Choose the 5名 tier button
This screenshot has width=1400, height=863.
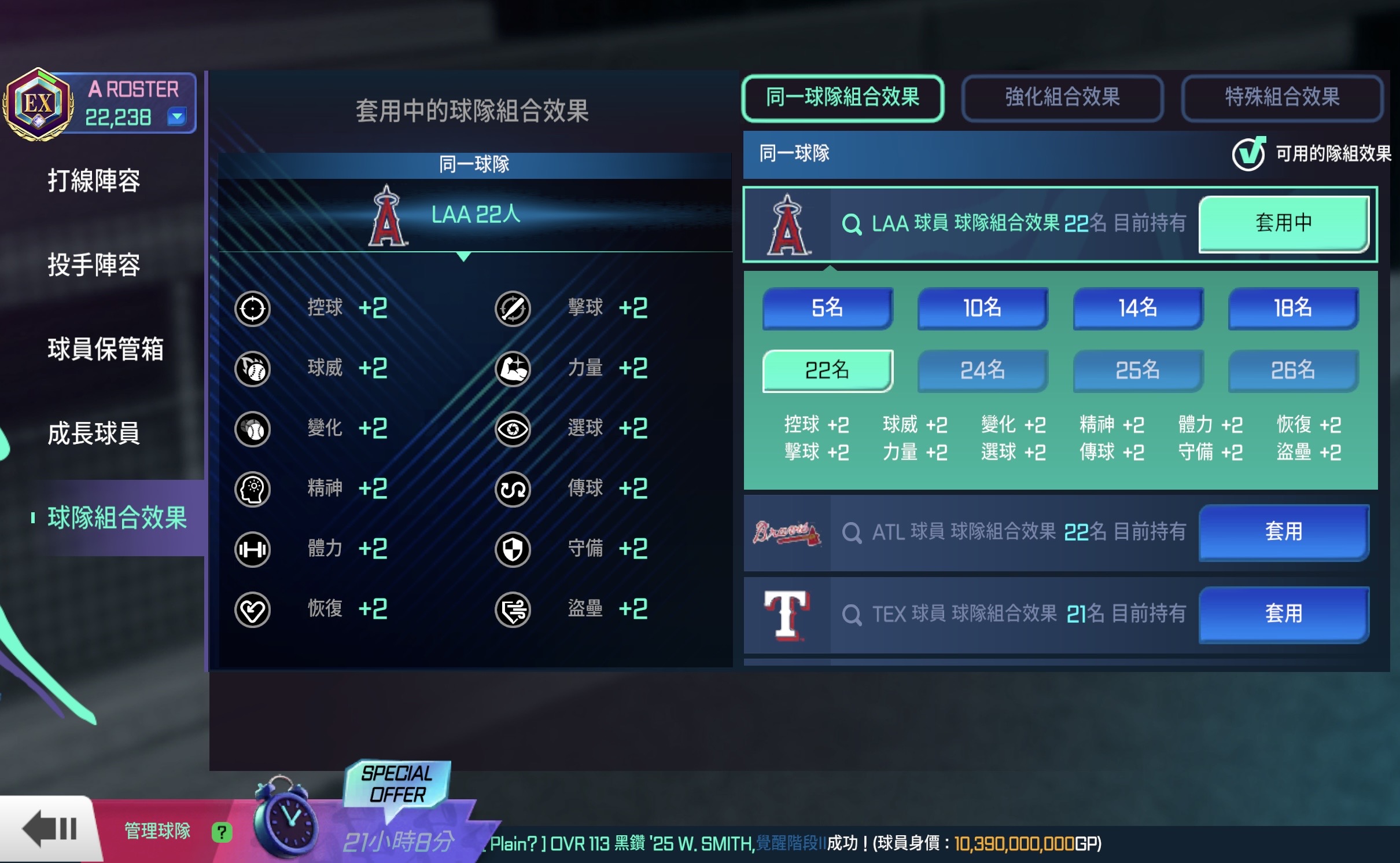tap(827, 308)
